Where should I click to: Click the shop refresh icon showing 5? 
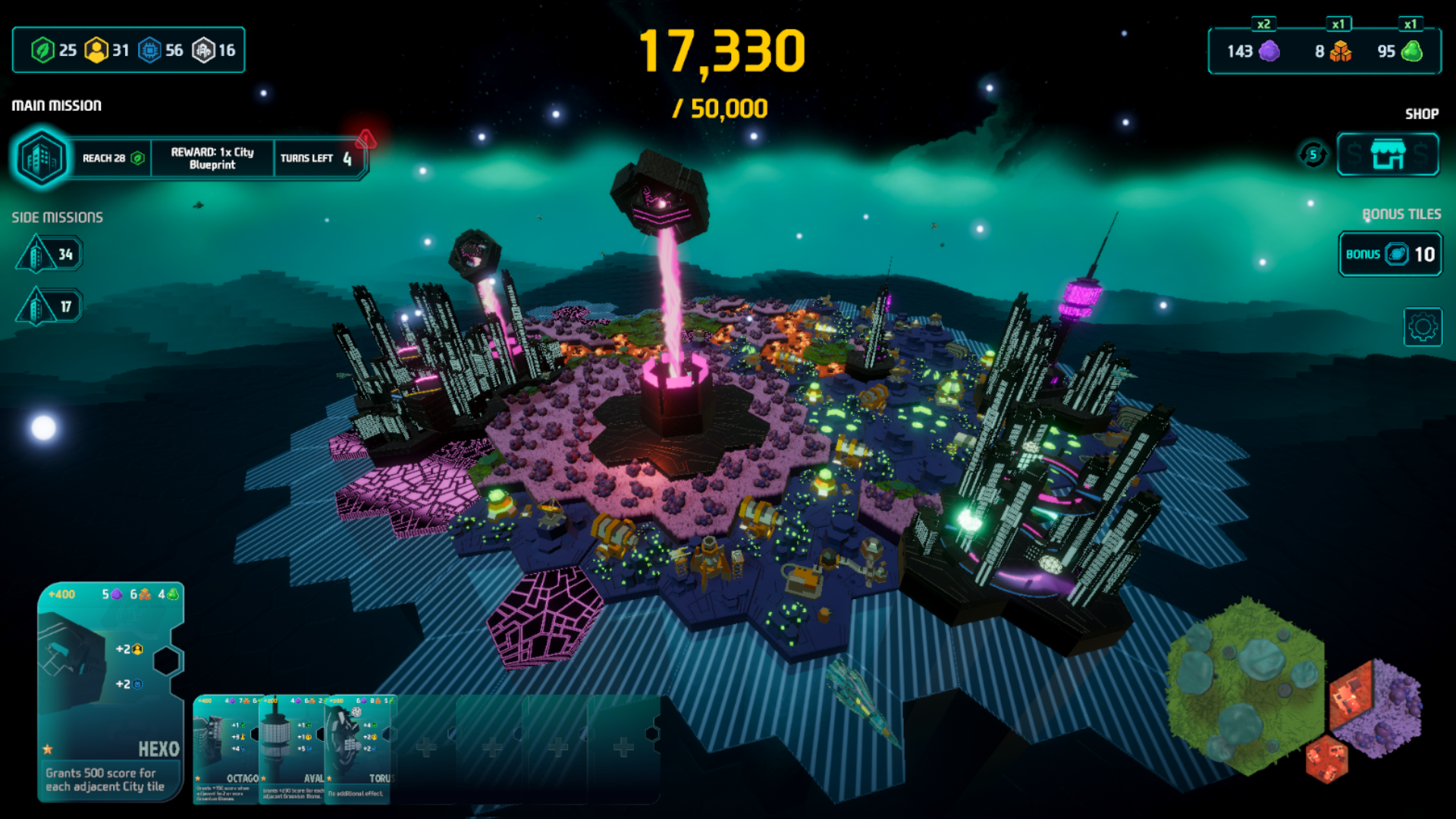click(x=1313, y=155)
